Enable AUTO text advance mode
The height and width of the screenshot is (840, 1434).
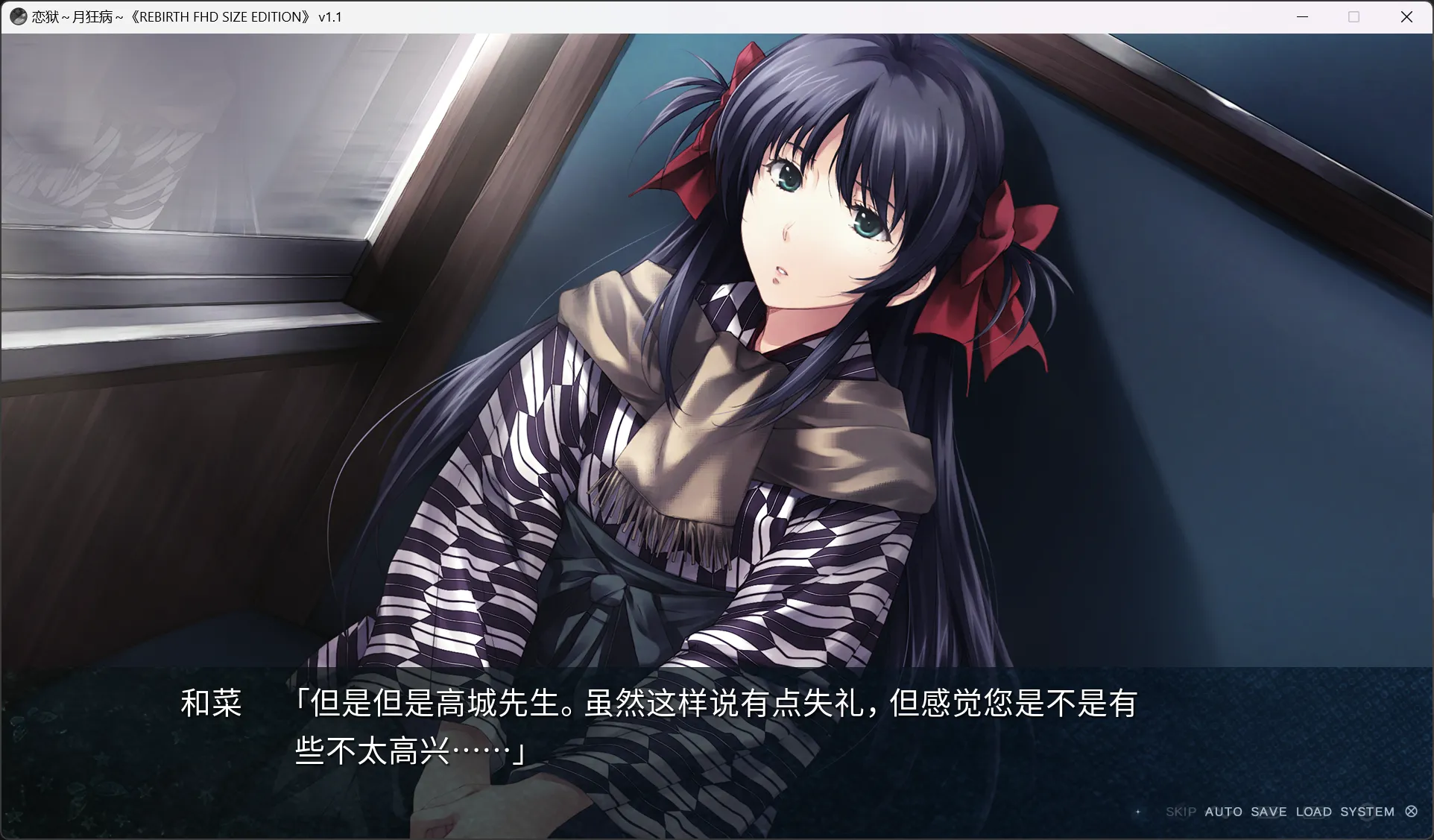pyautogui.click(x=1225, y=812)
